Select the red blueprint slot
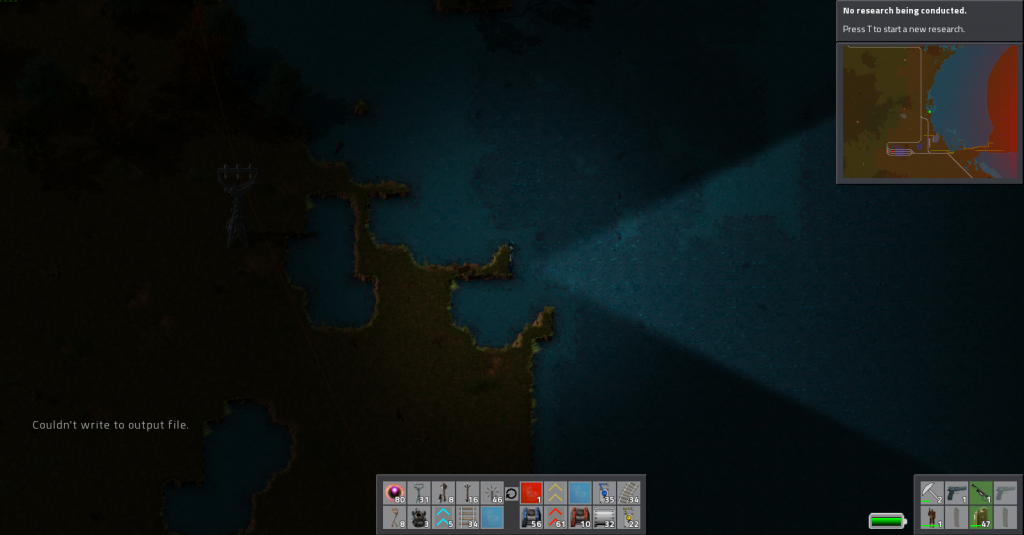This screenshot has width=1024, height=535. [531, 493]
